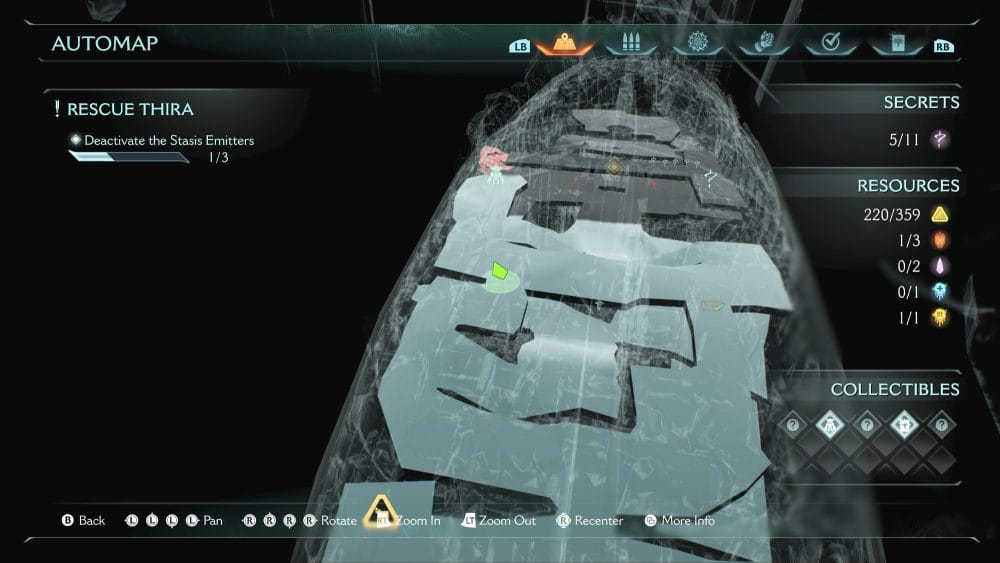The width and height of the screenshot is (1000, 563).
Task: Click Zoom In on the automap
Action: tap(405, 520)
